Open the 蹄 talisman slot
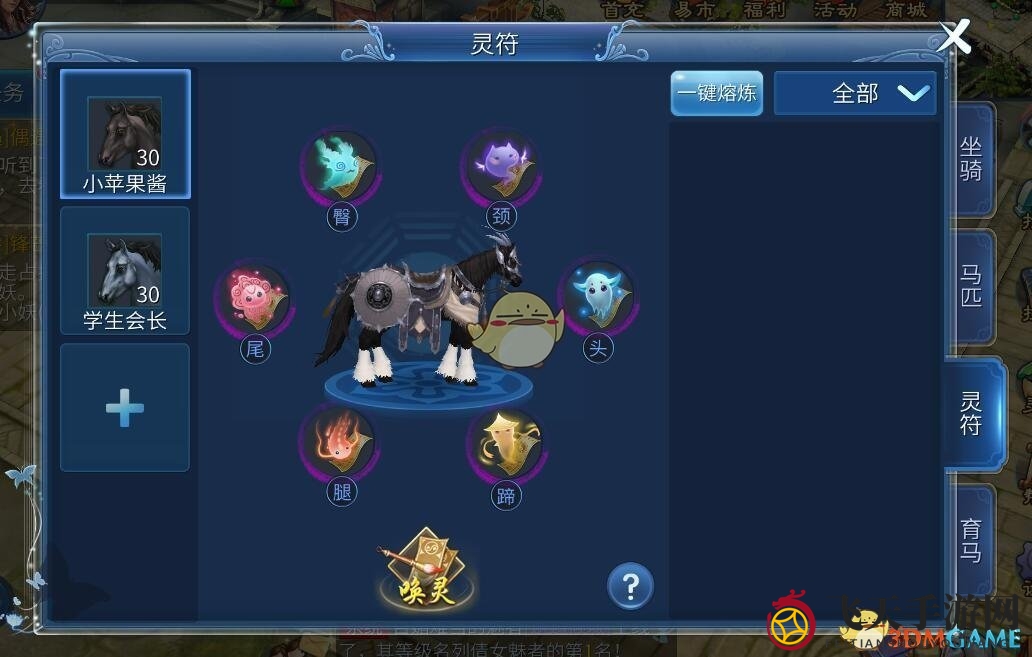This screenshot has height=657, width=1032. 505,446
